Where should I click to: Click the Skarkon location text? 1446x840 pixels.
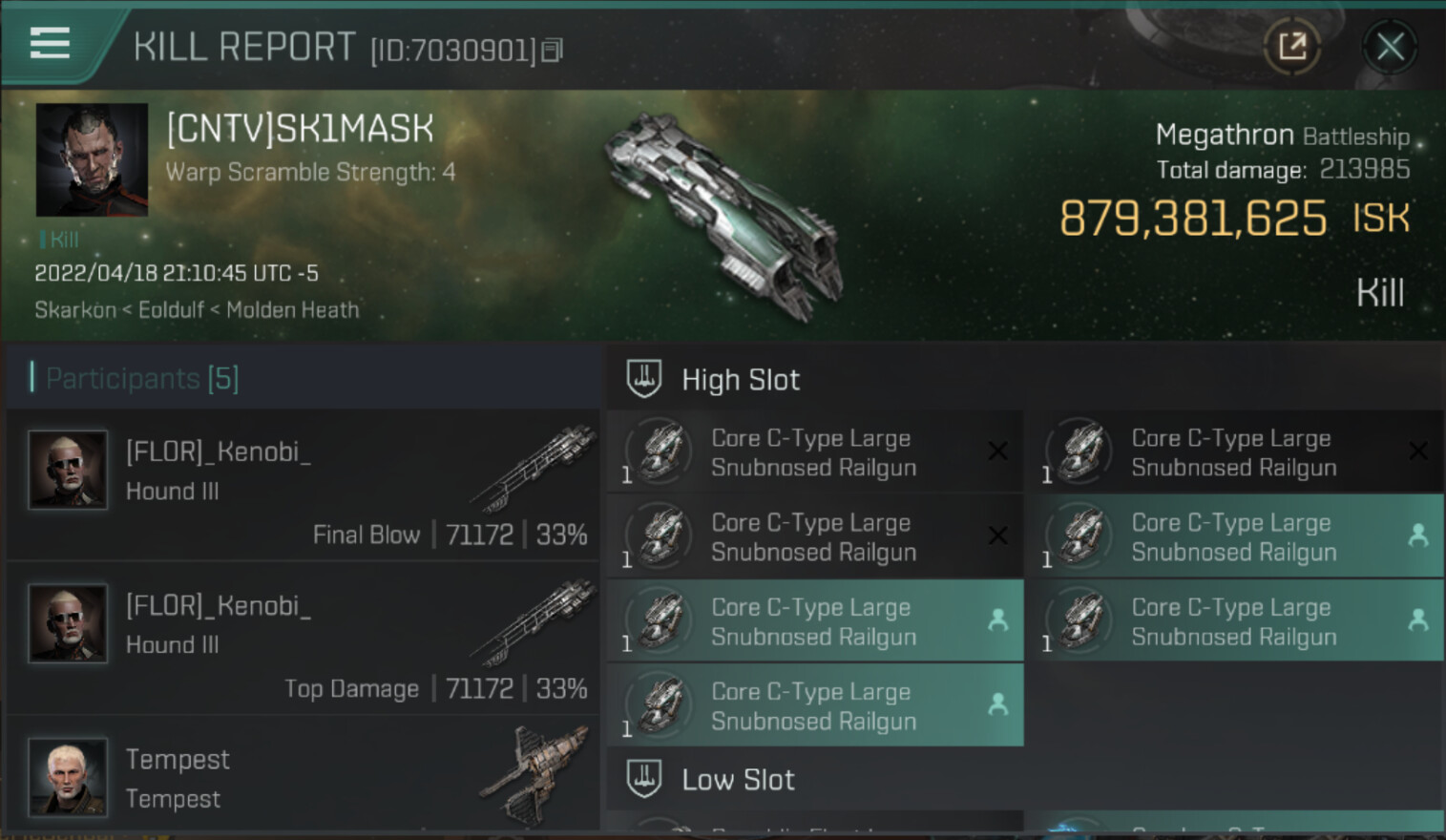pyautogui.click(x=74, y=310)
